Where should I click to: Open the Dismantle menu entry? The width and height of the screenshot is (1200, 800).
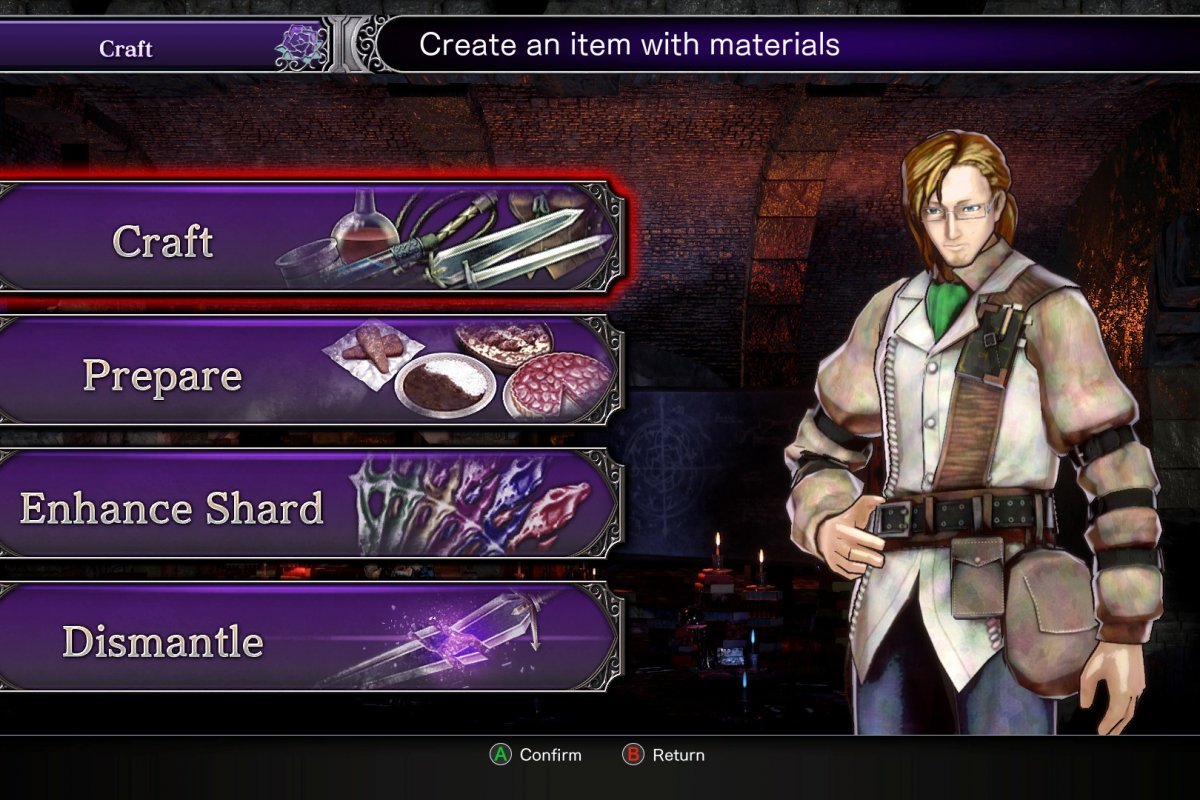click(x=310, y=640)
